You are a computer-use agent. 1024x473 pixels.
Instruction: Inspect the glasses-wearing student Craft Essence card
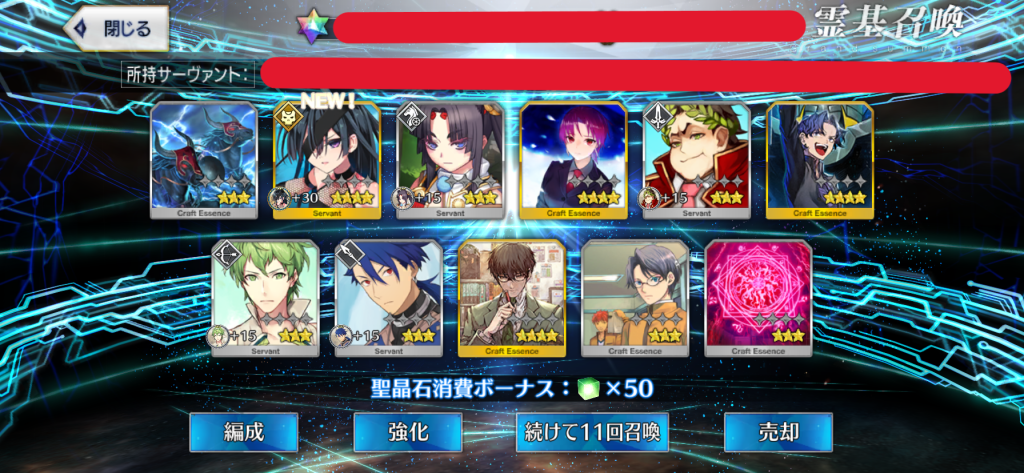635,298
